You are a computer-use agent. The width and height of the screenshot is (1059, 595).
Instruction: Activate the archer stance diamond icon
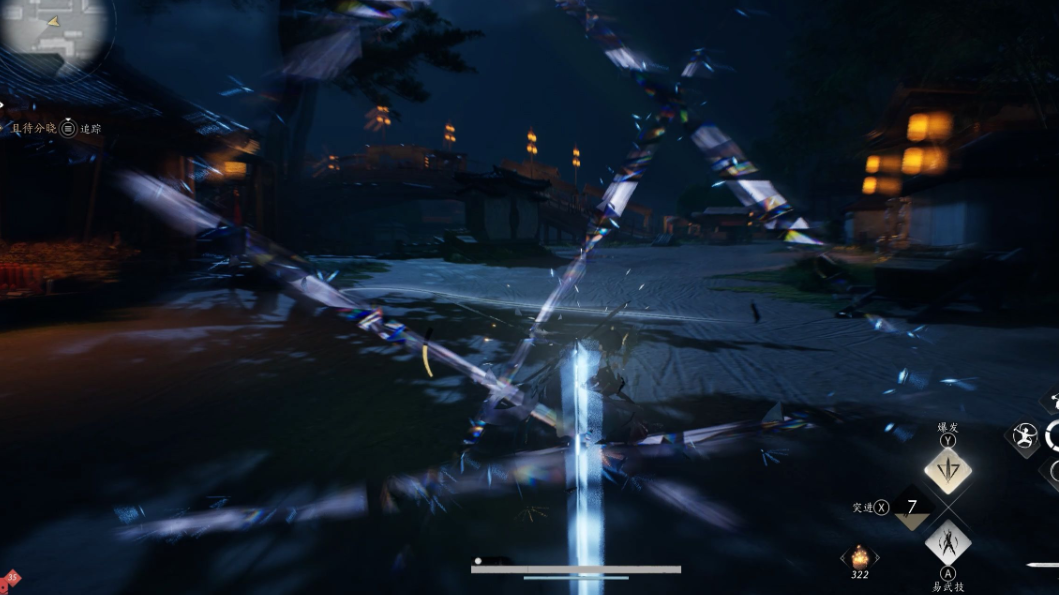tap(1023, 437)
